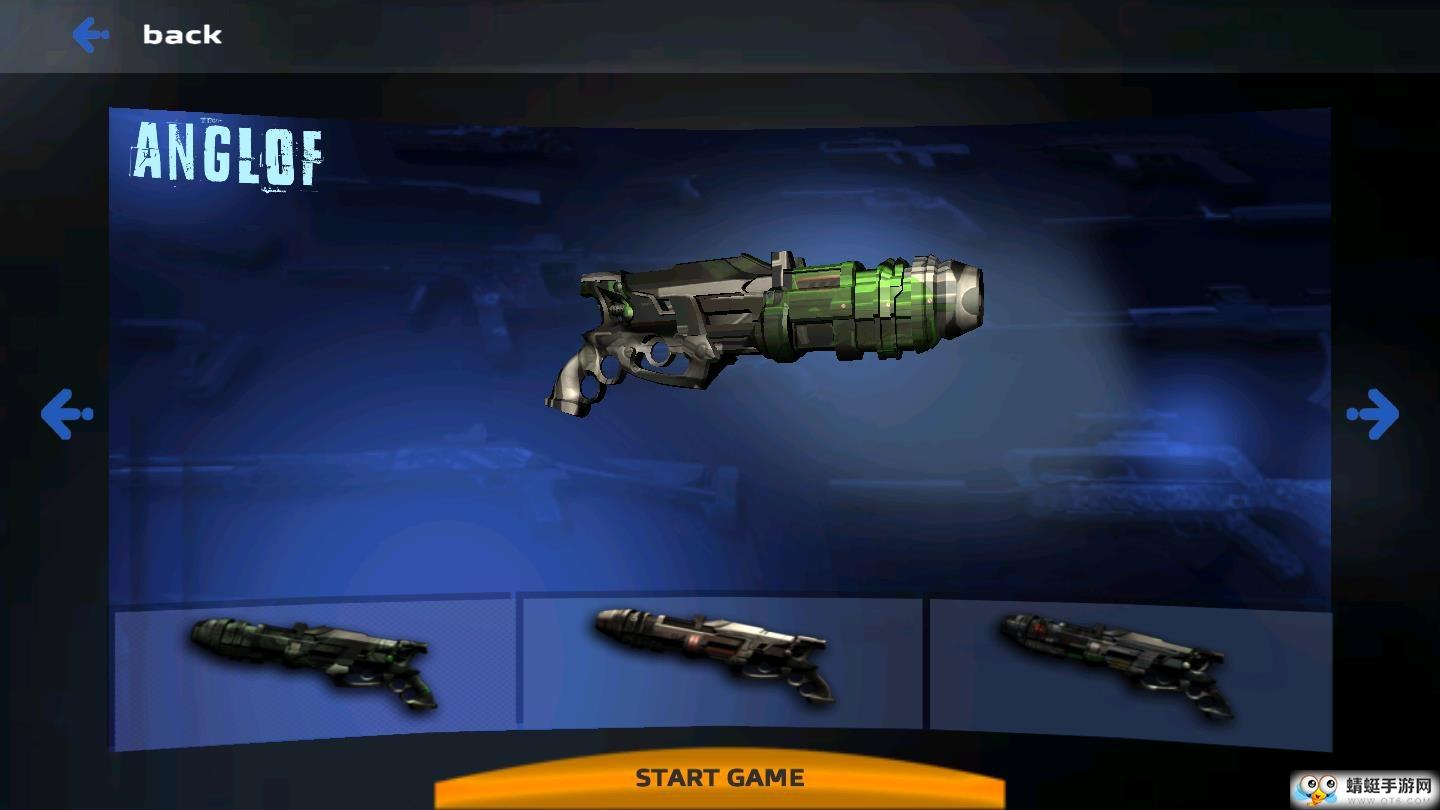Go back using the back button
Image resolution: width=1440 pixels, height=810 pixels.
(148, 35)
